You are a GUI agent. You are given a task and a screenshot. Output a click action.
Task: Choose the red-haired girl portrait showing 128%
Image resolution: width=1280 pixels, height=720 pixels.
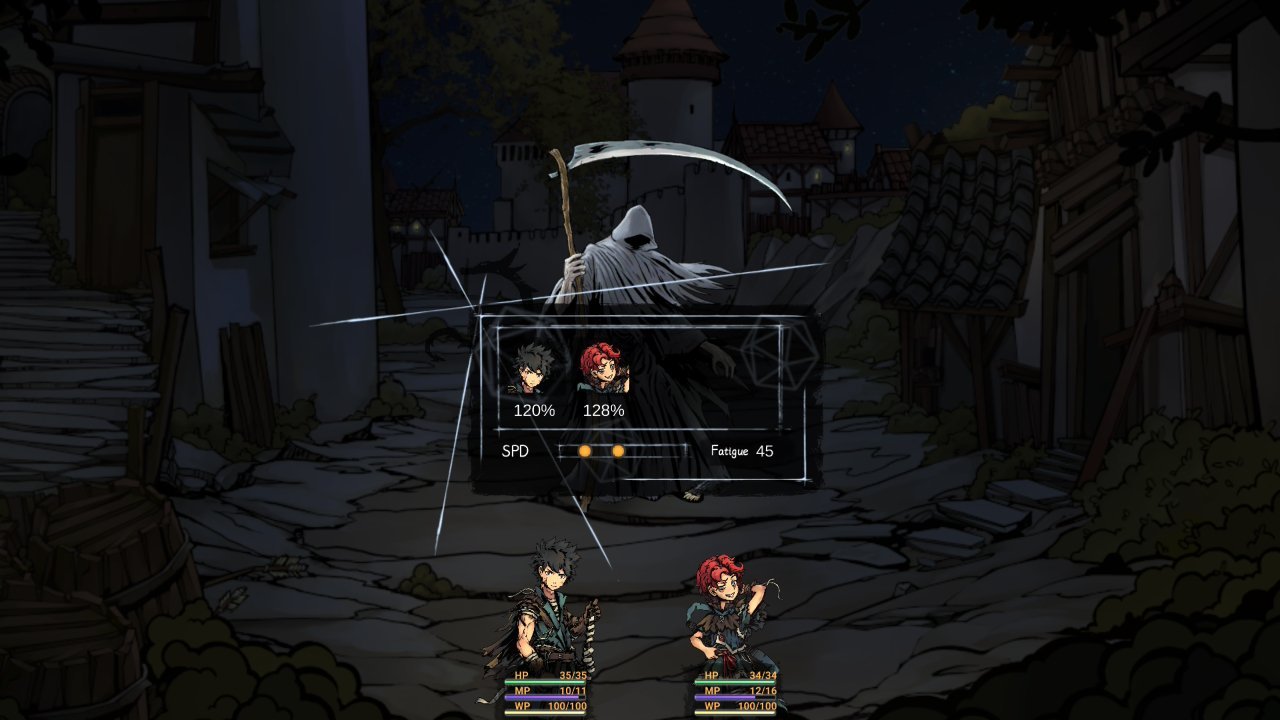coord(602,370)
